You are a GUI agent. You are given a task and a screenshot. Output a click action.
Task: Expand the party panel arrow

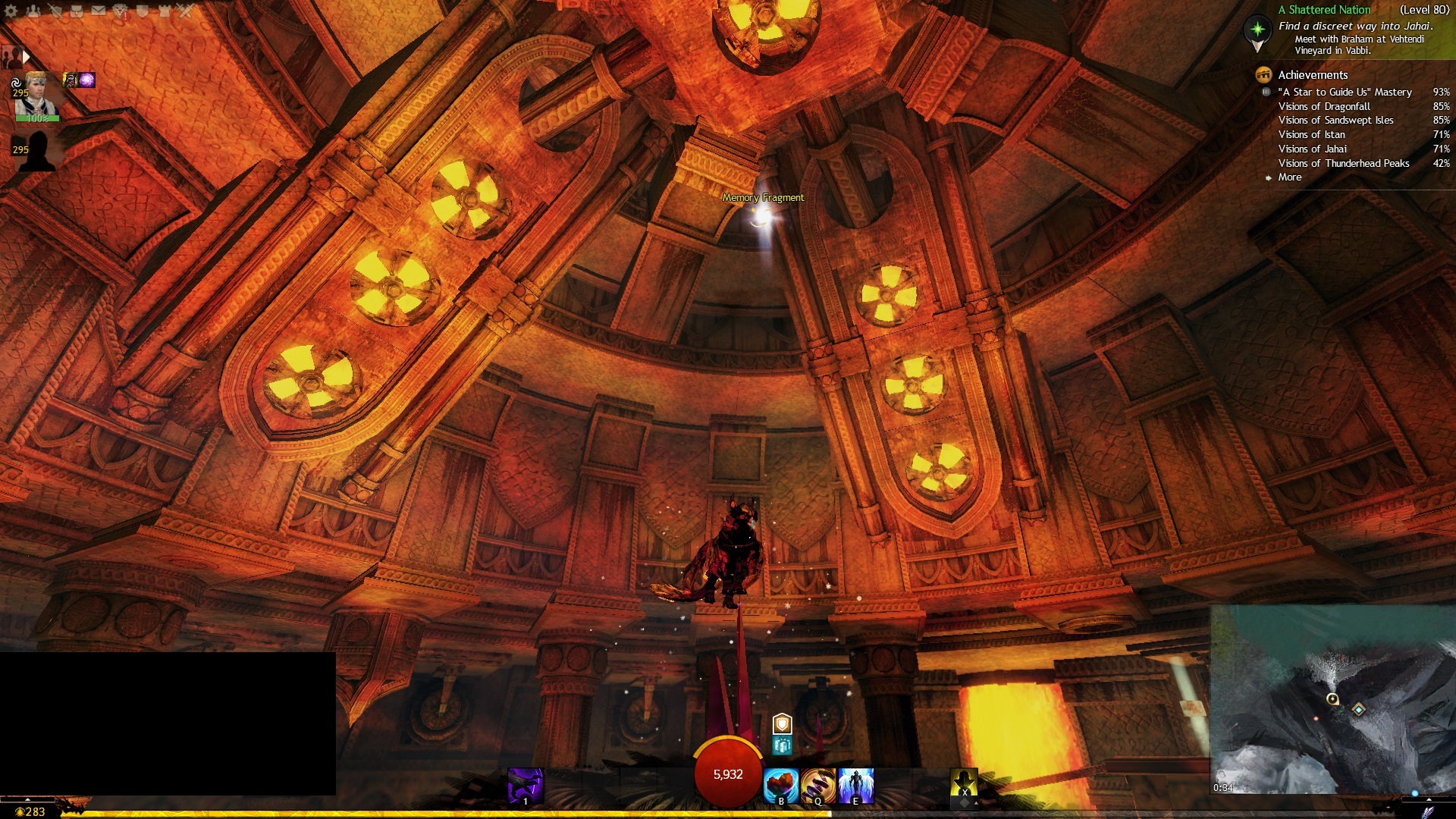[x=26, y=57]
